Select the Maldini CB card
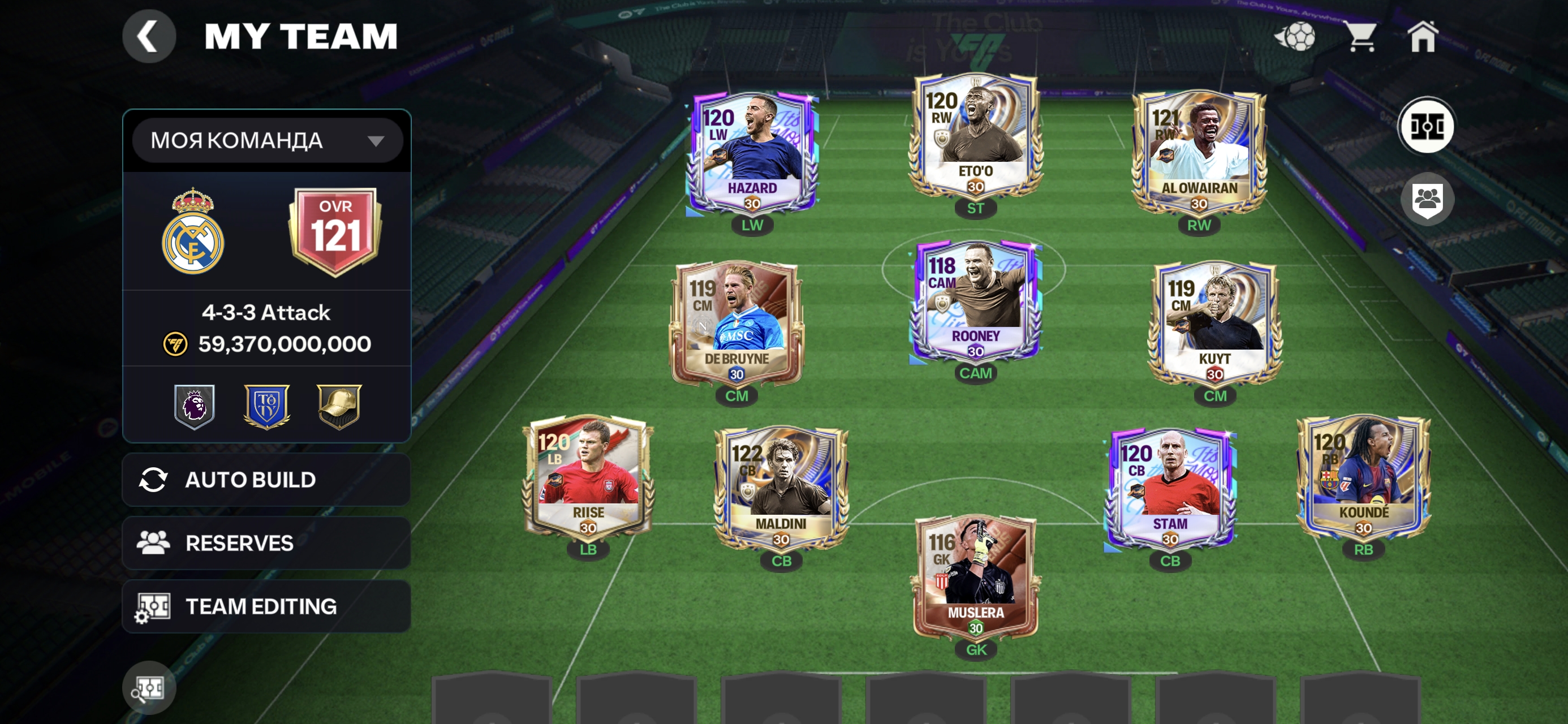 pos(781,488)
